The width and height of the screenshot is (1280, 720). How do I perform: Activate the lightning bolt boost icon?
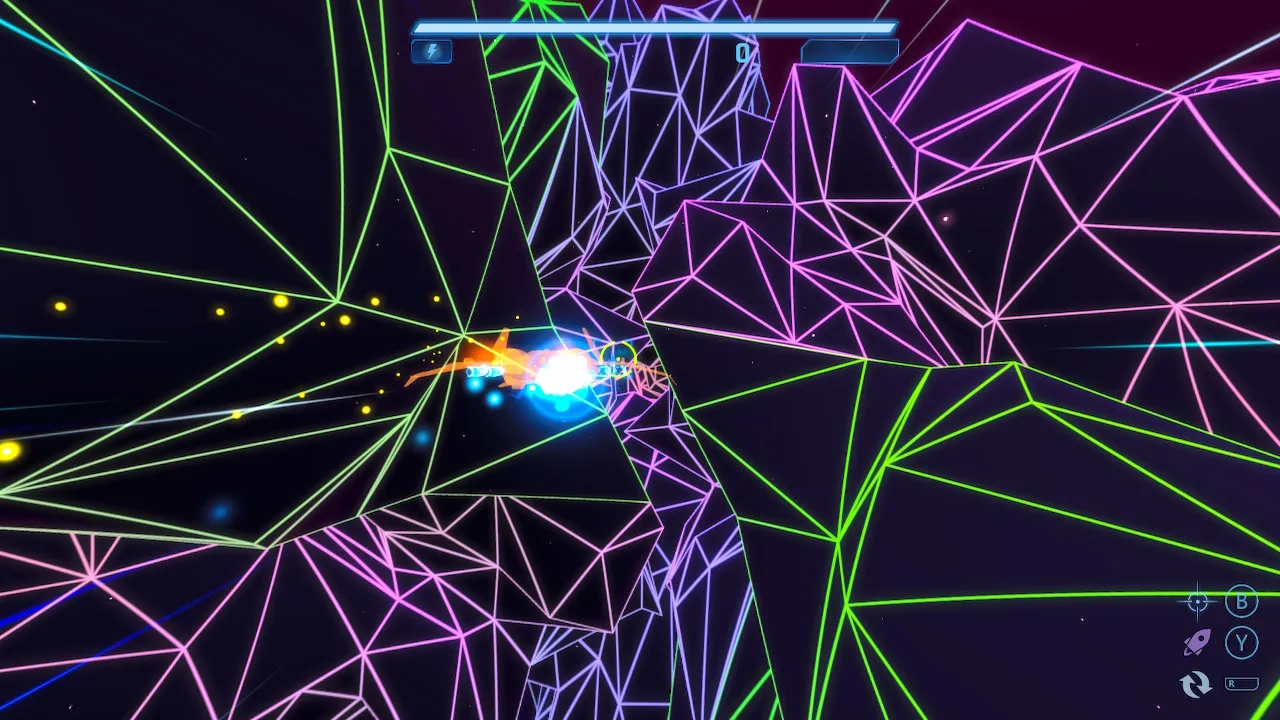click(x=432, y=51)
